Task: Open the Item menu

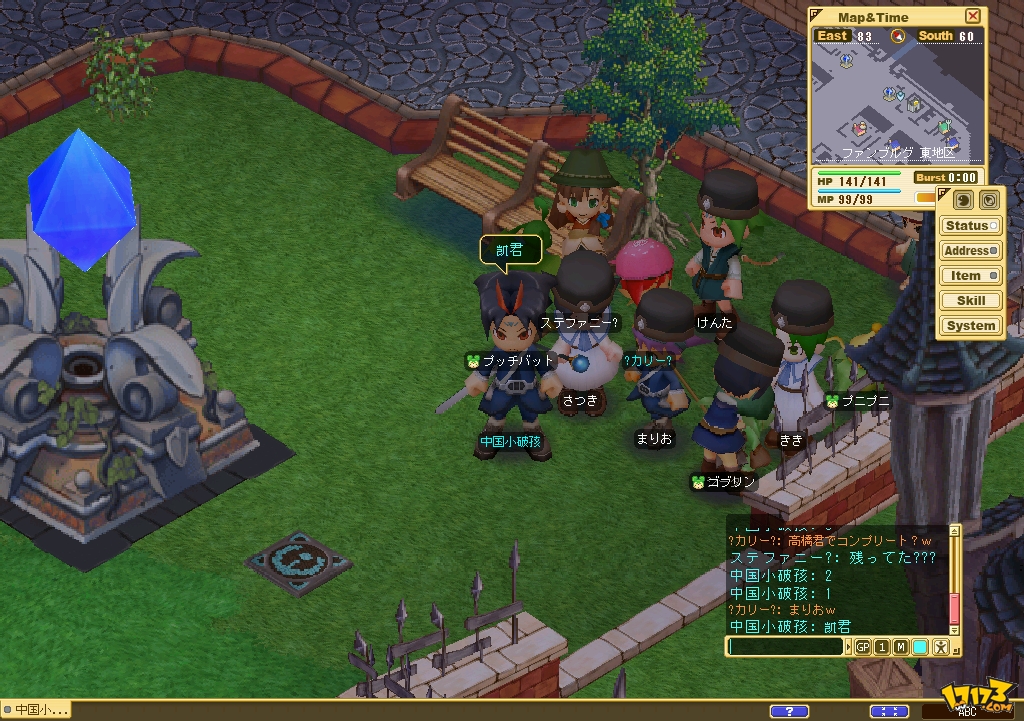Action: 970,276
